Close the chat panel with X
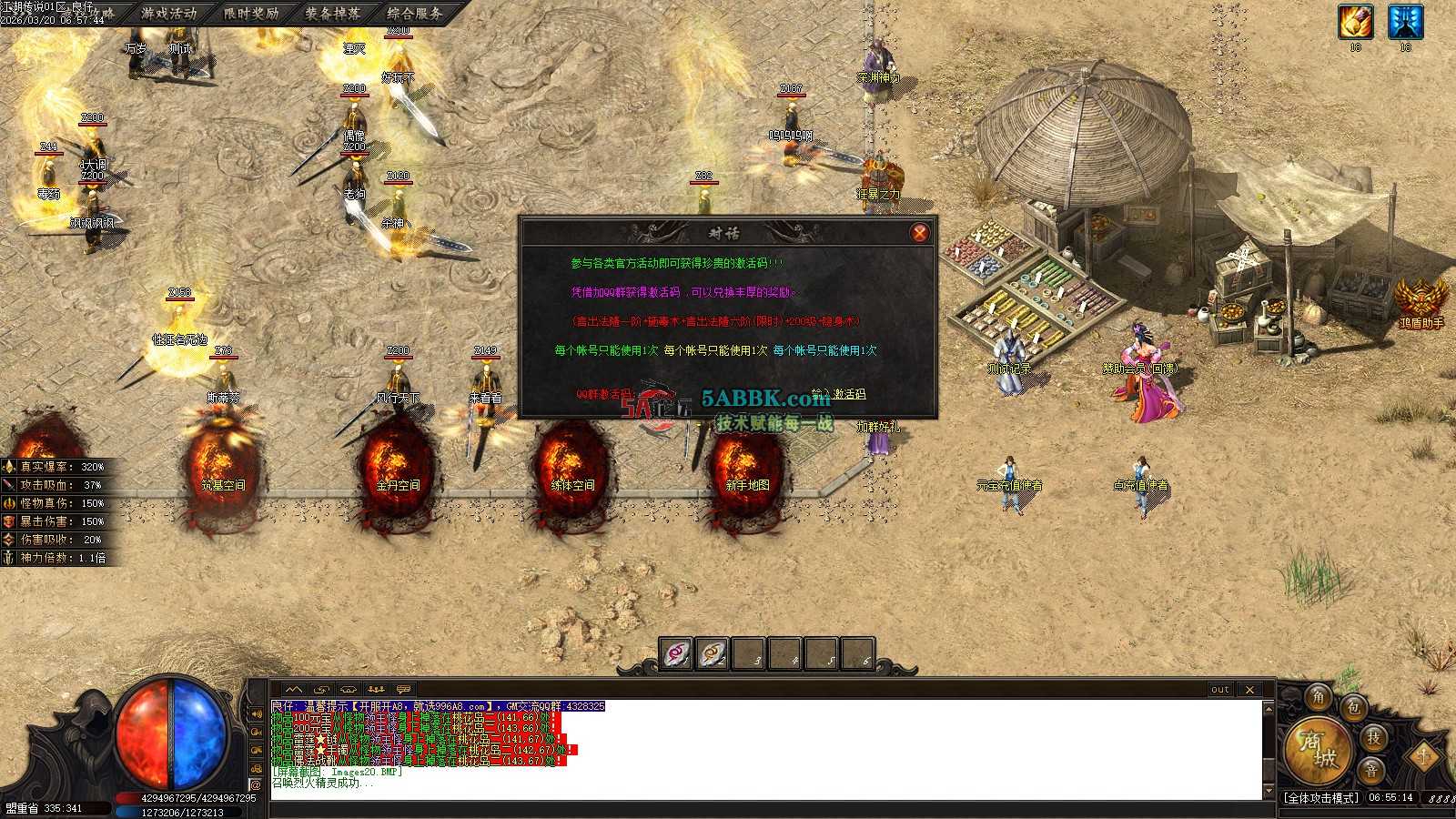This screenshot has width=1456, height=819. pyautogui.click(x=1249, y=690)
